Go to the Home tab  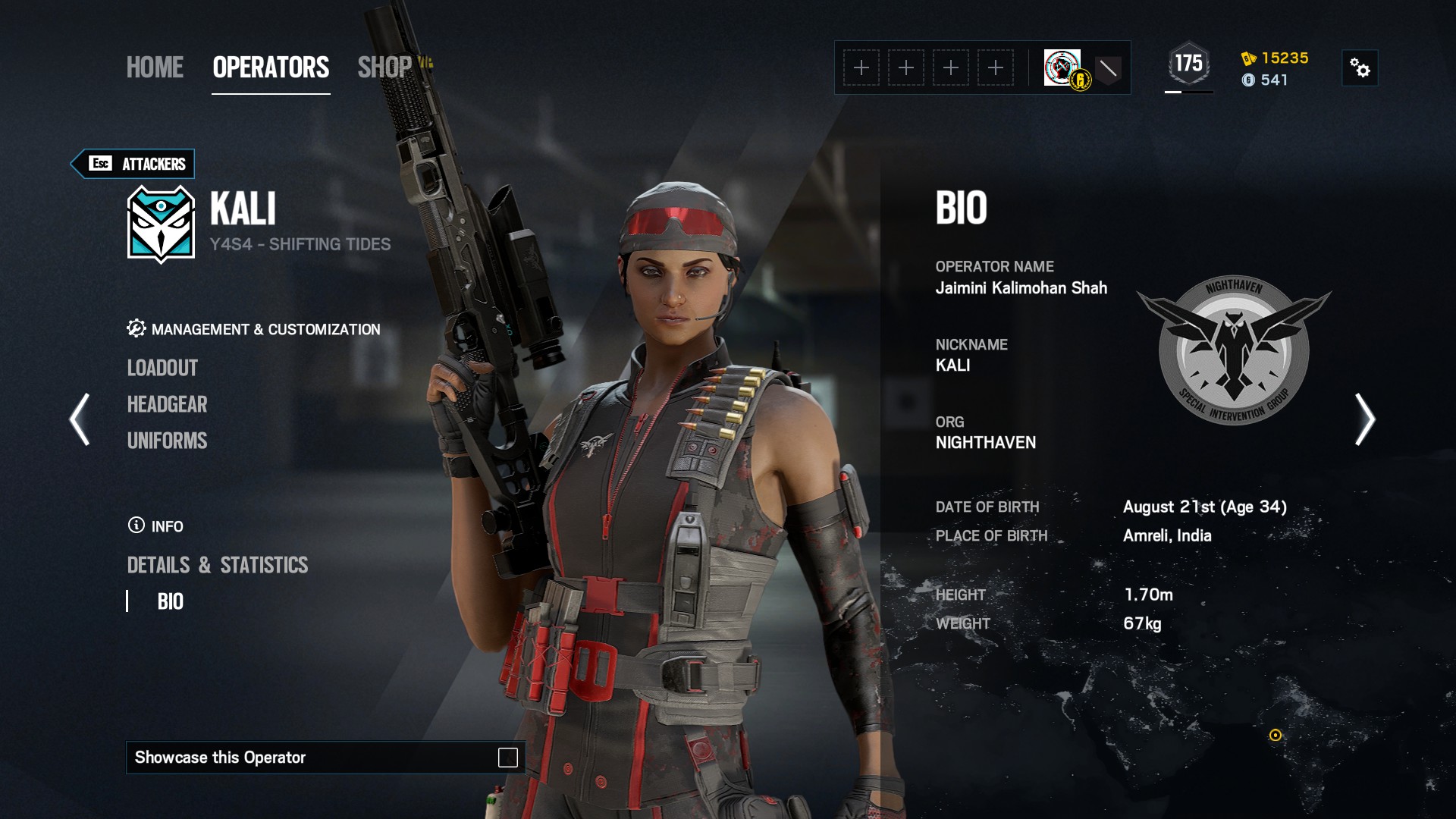click(x=155, y=67)
